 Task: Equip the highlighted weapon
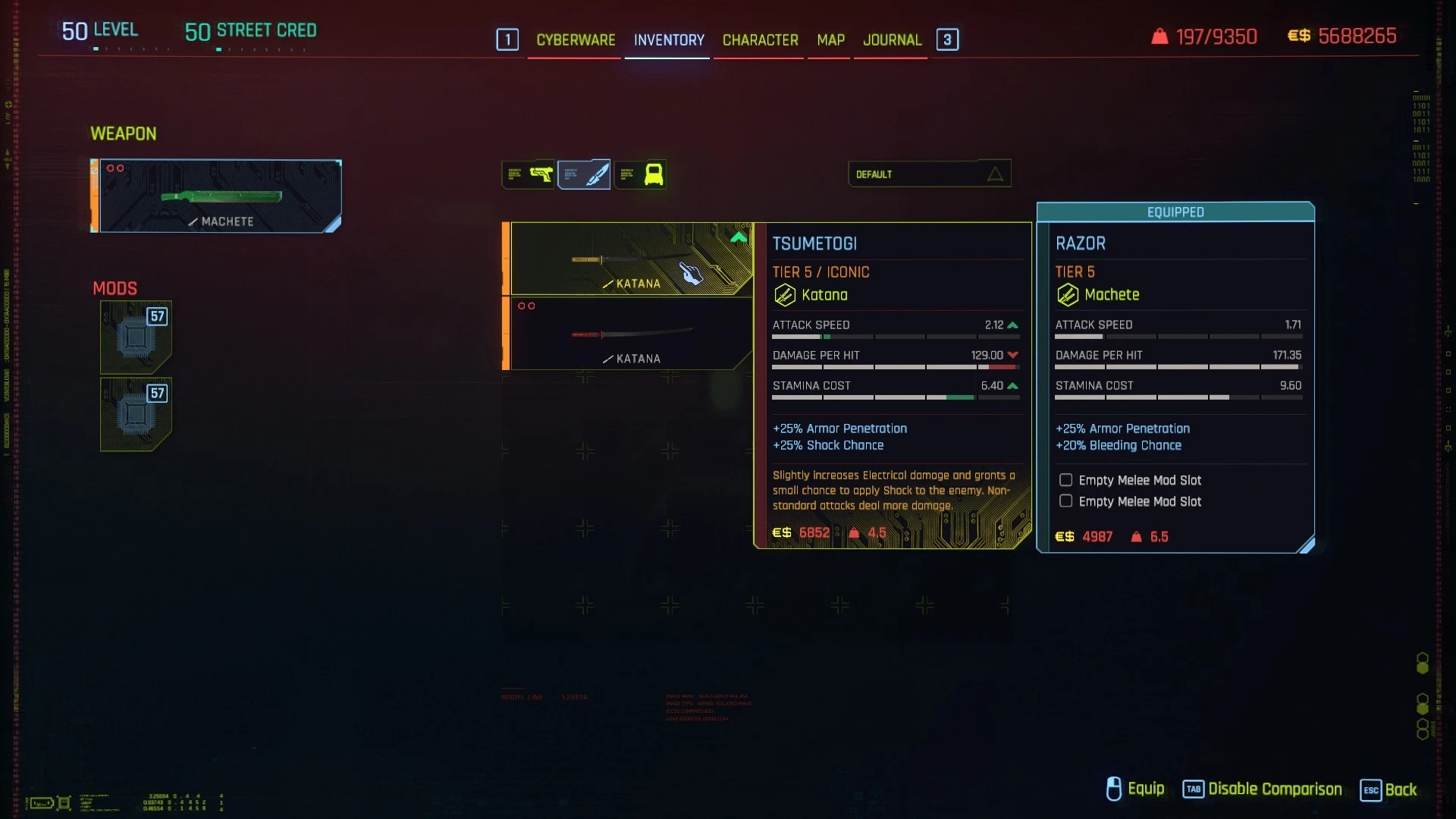point(1135,789)
